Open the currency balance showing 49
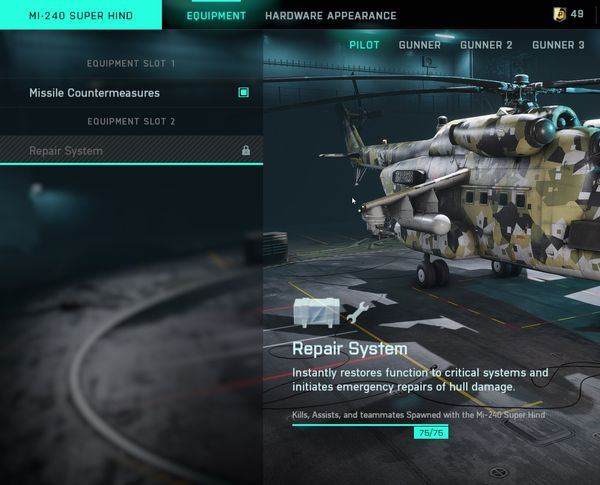This screenshot has width=600, height=485. coord(568,14)
